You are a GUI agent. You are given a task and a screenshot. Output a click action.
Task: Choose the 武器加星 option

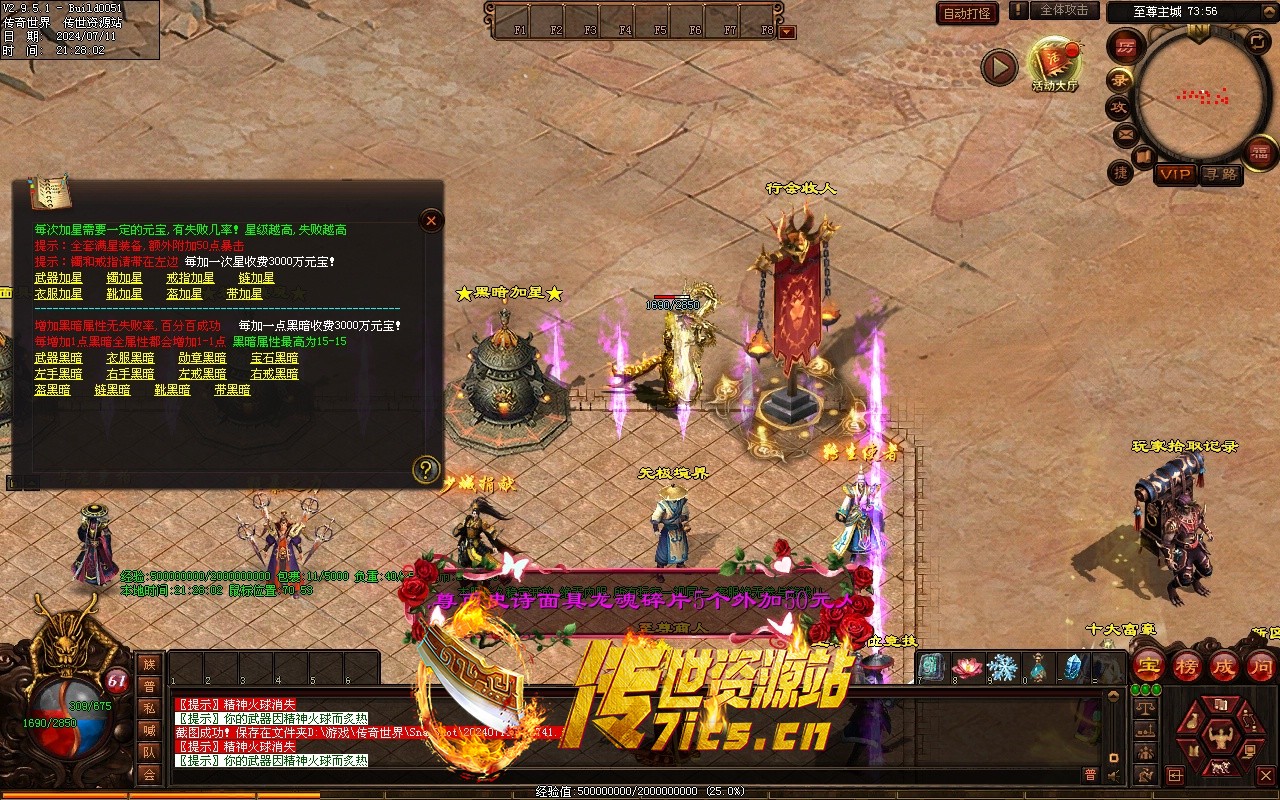(x=59, y=278)
